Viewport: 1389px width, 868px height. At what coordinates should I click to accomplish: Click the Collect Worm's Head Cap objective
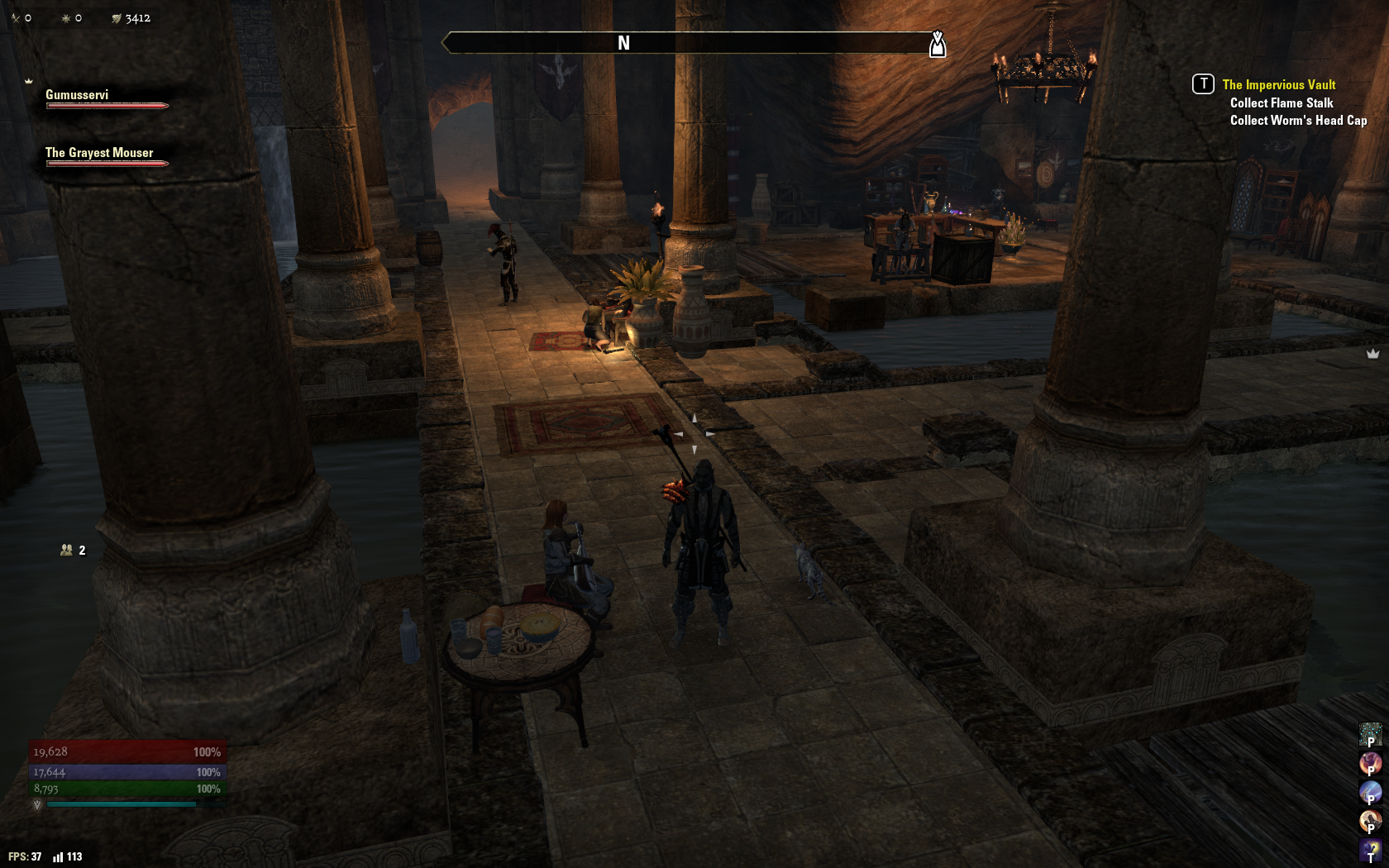click(1298, 121)
